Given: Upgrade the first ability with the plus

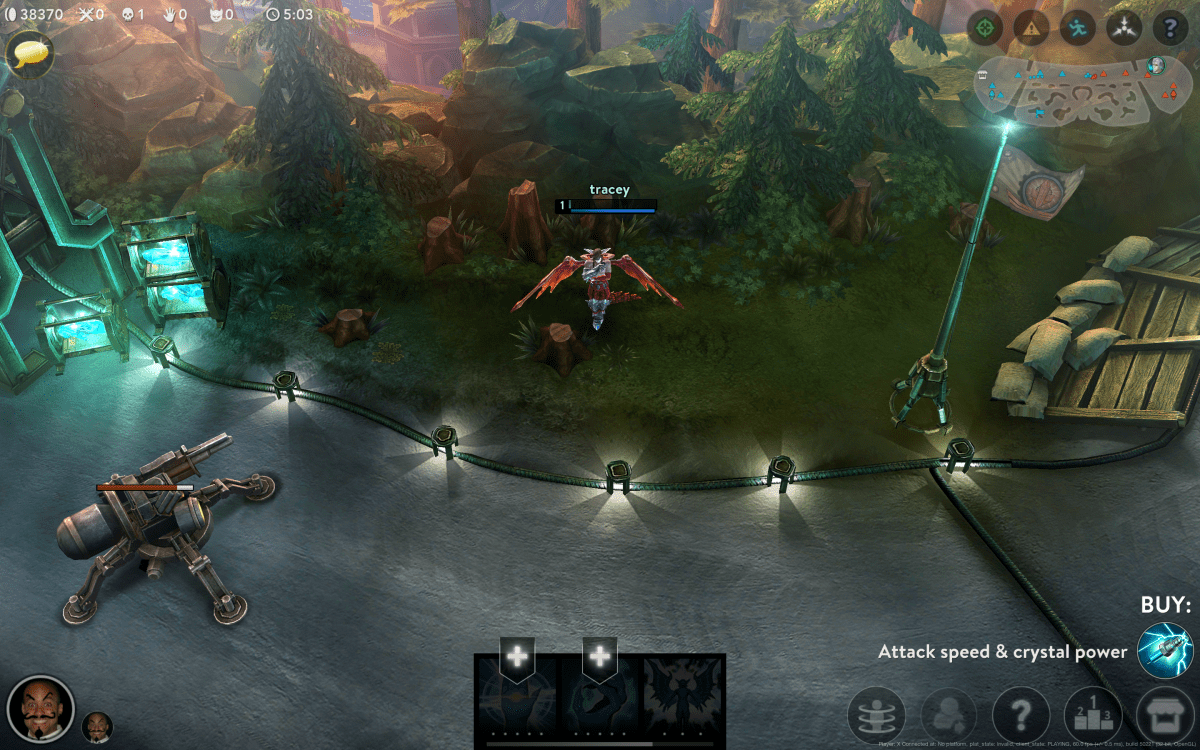Looking at the screenshot, I should tap(517, 657).
